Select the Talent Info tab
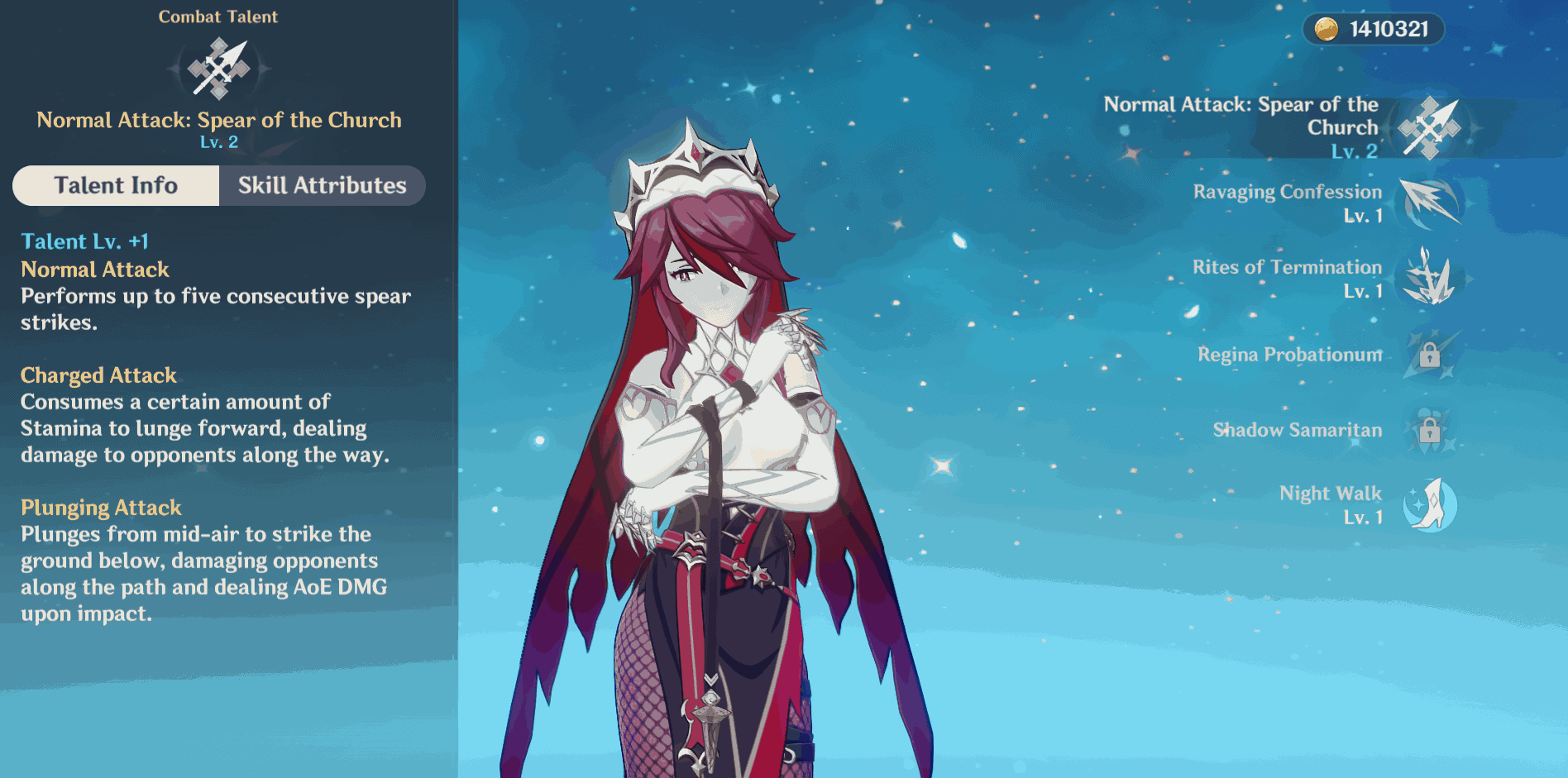Image resolution: width=1568 pixels, height=778 pixels. tap(115, 185)
